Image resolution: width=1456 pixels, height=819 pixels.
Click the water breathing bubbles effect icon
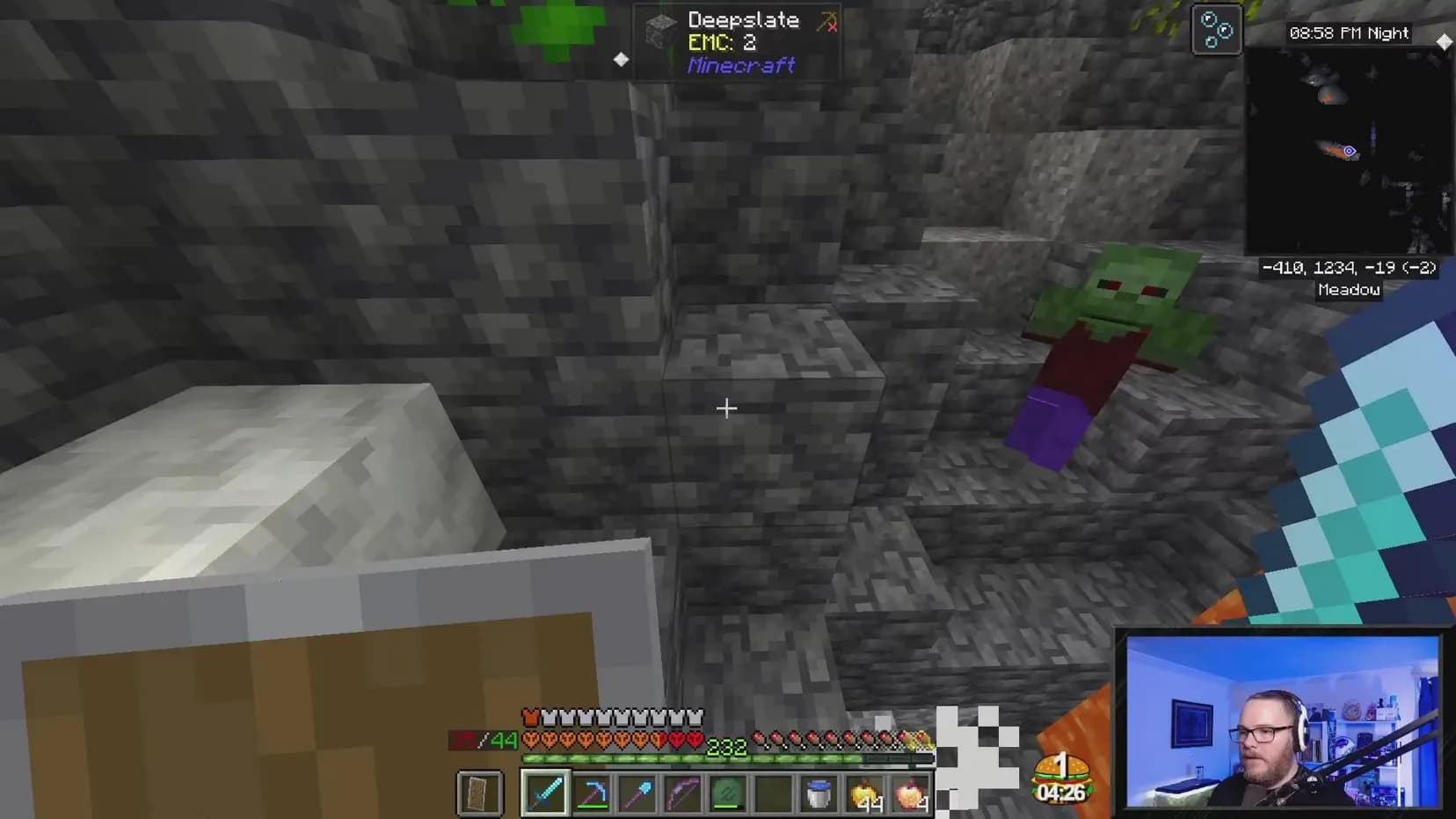(1216, 30)
